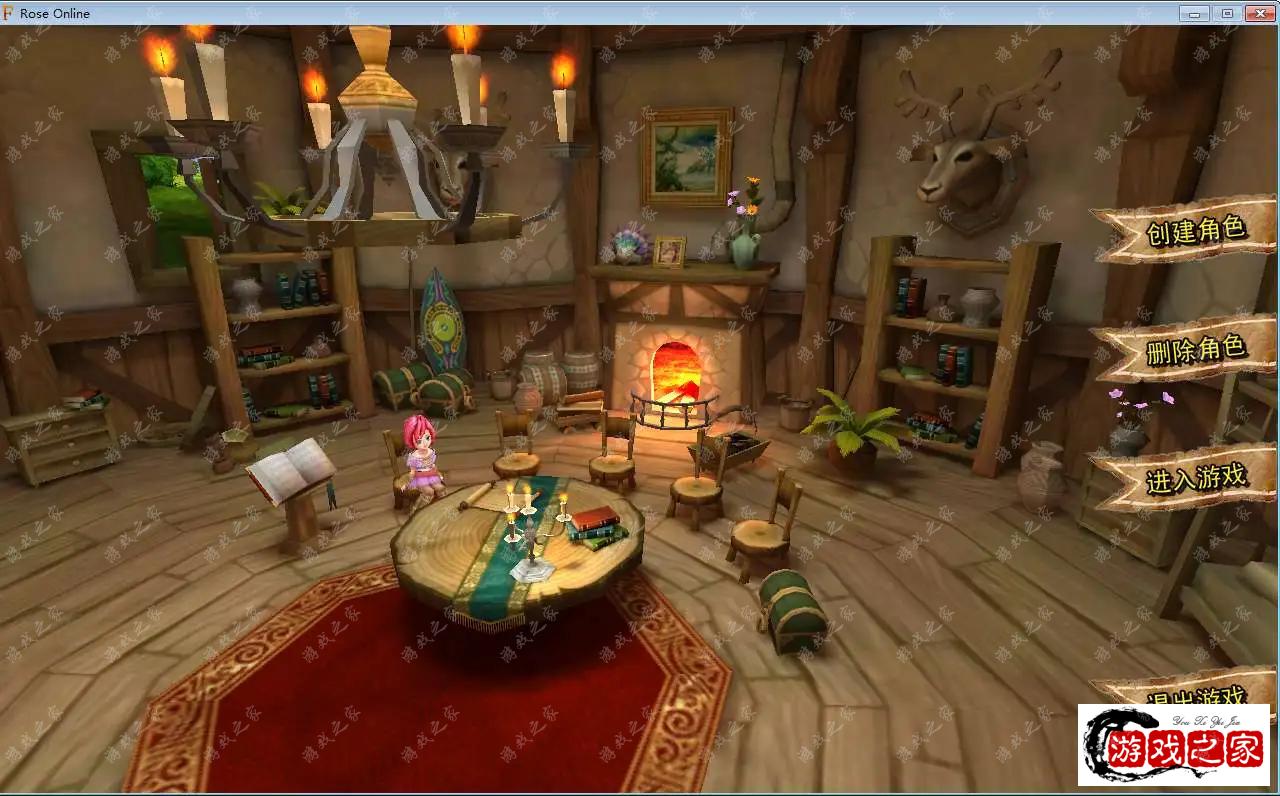
Task: Minimize the Rose Online window
Action: pyautogui.click(x=1194, y=13)
